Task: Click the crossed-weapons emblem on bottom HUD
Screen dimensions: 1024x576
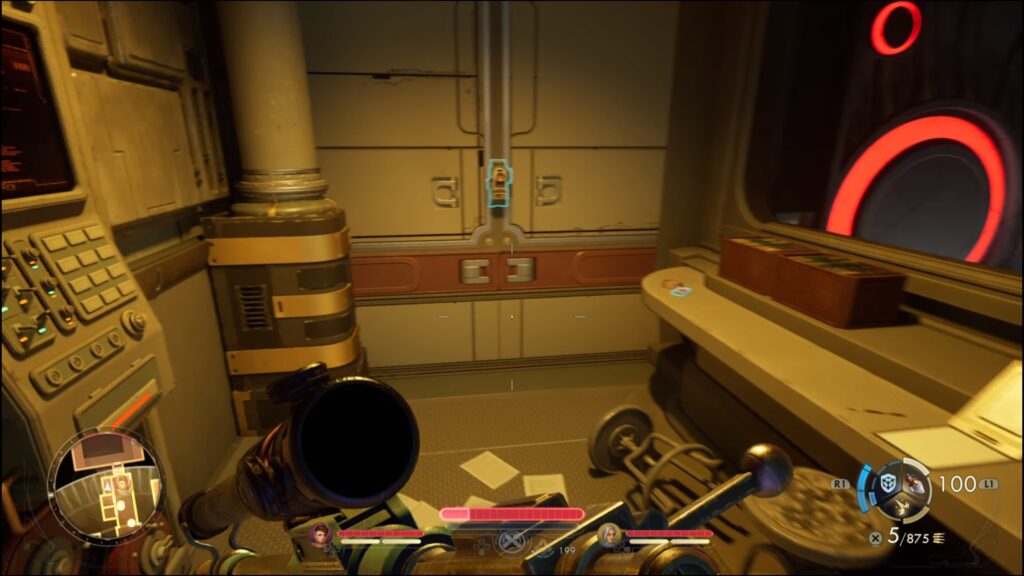Action: tap(512, 541)
